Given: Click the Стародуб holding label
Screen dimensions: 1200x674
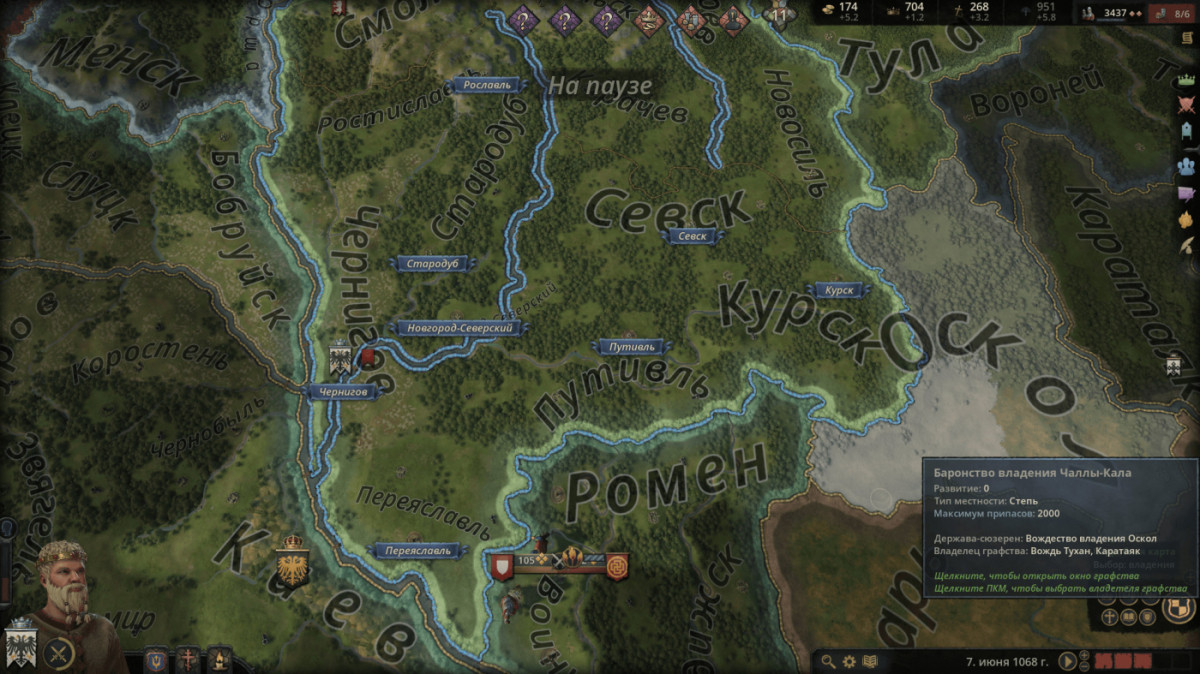Looking at the screenshot, I should (432, 264).
